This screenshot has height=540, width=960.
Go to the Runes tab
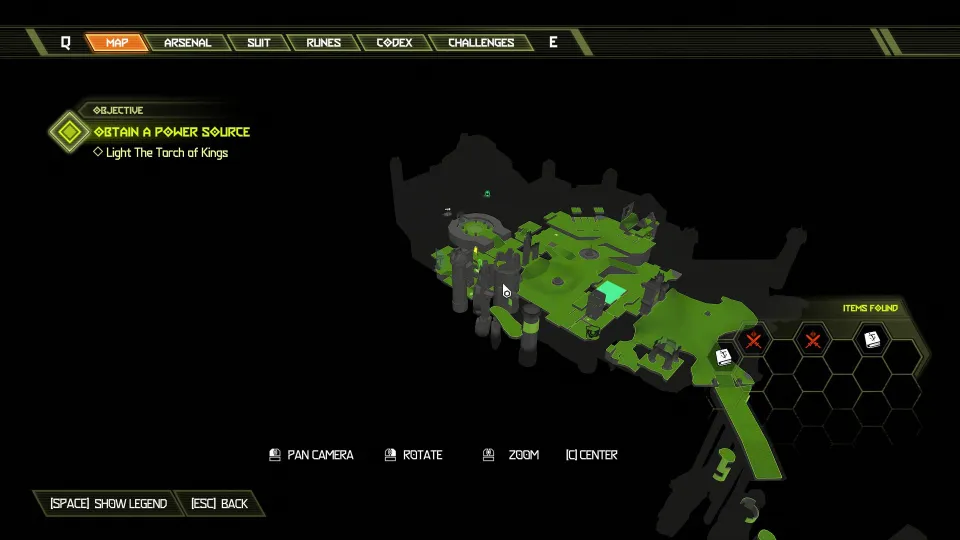[323, 43]
